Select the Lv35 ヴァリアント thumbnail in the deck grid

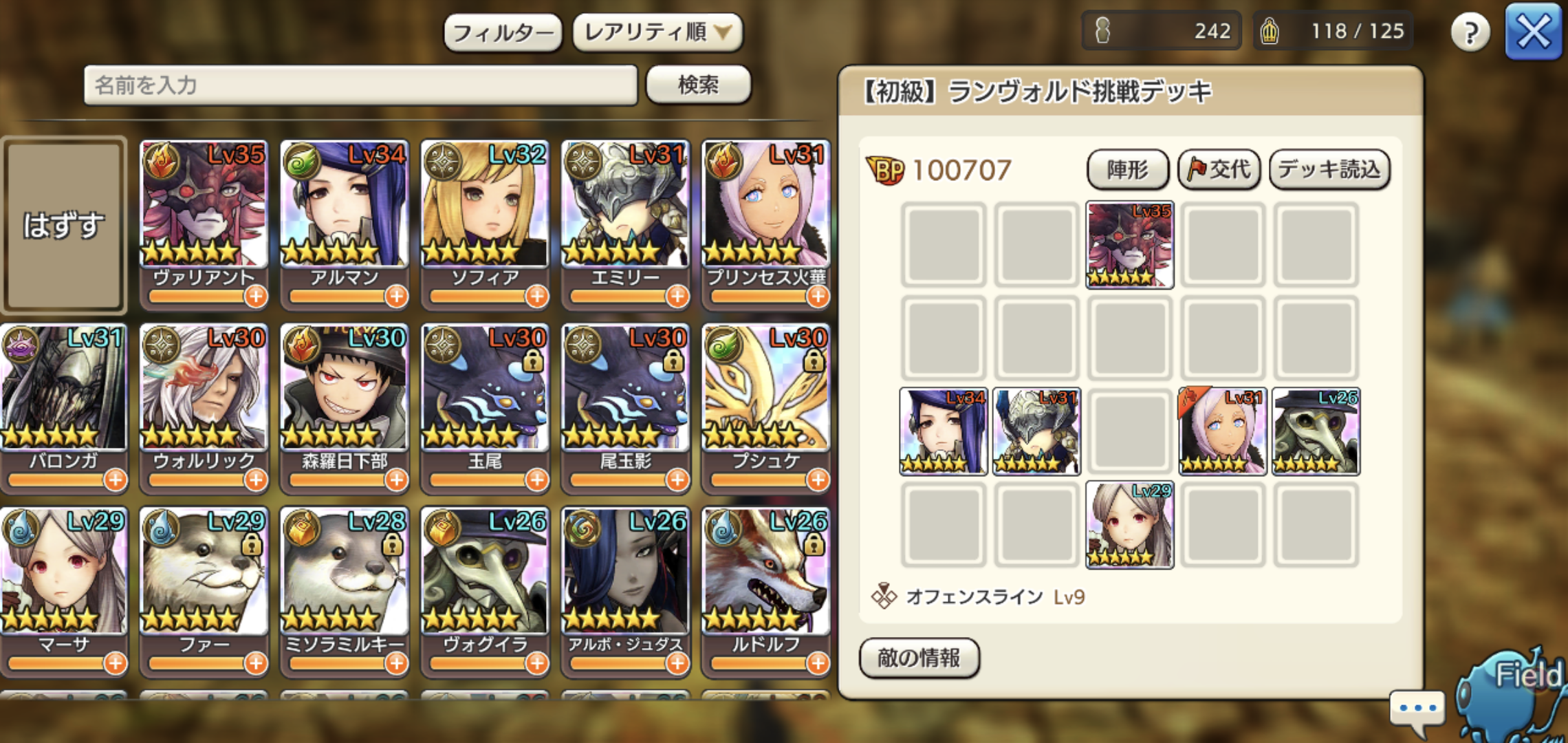pos(1129,244)
